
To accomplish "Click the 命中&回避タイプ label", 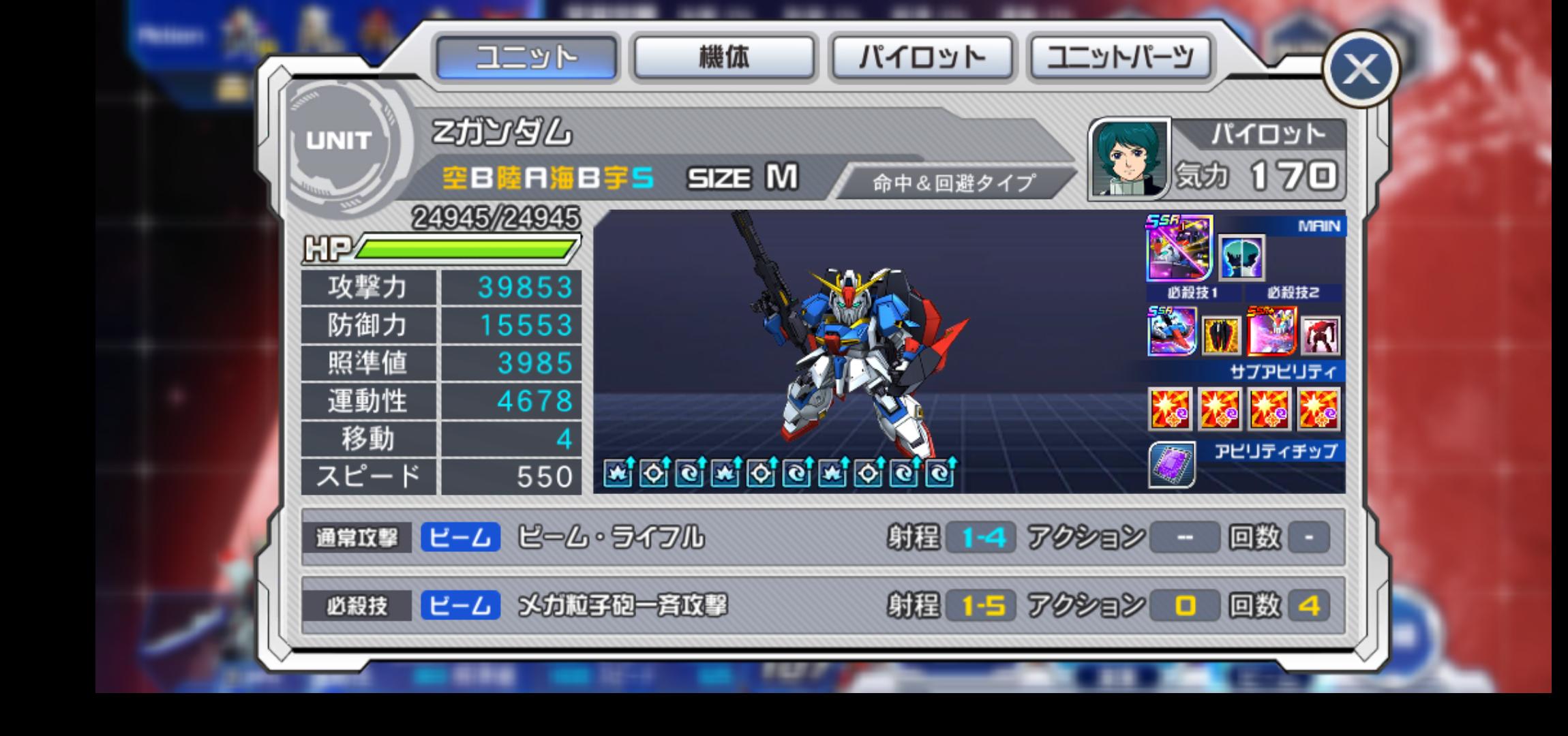I will (x=953, y=183).
